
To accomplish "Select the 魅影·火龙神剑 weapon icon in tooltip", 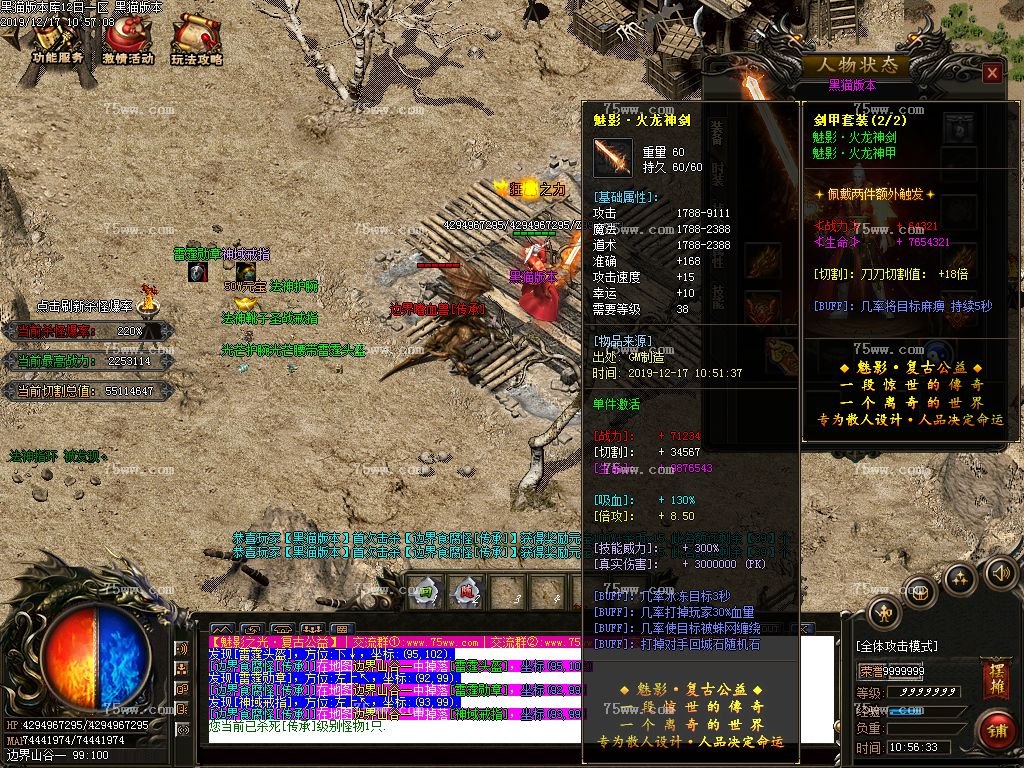I will 612,158.
